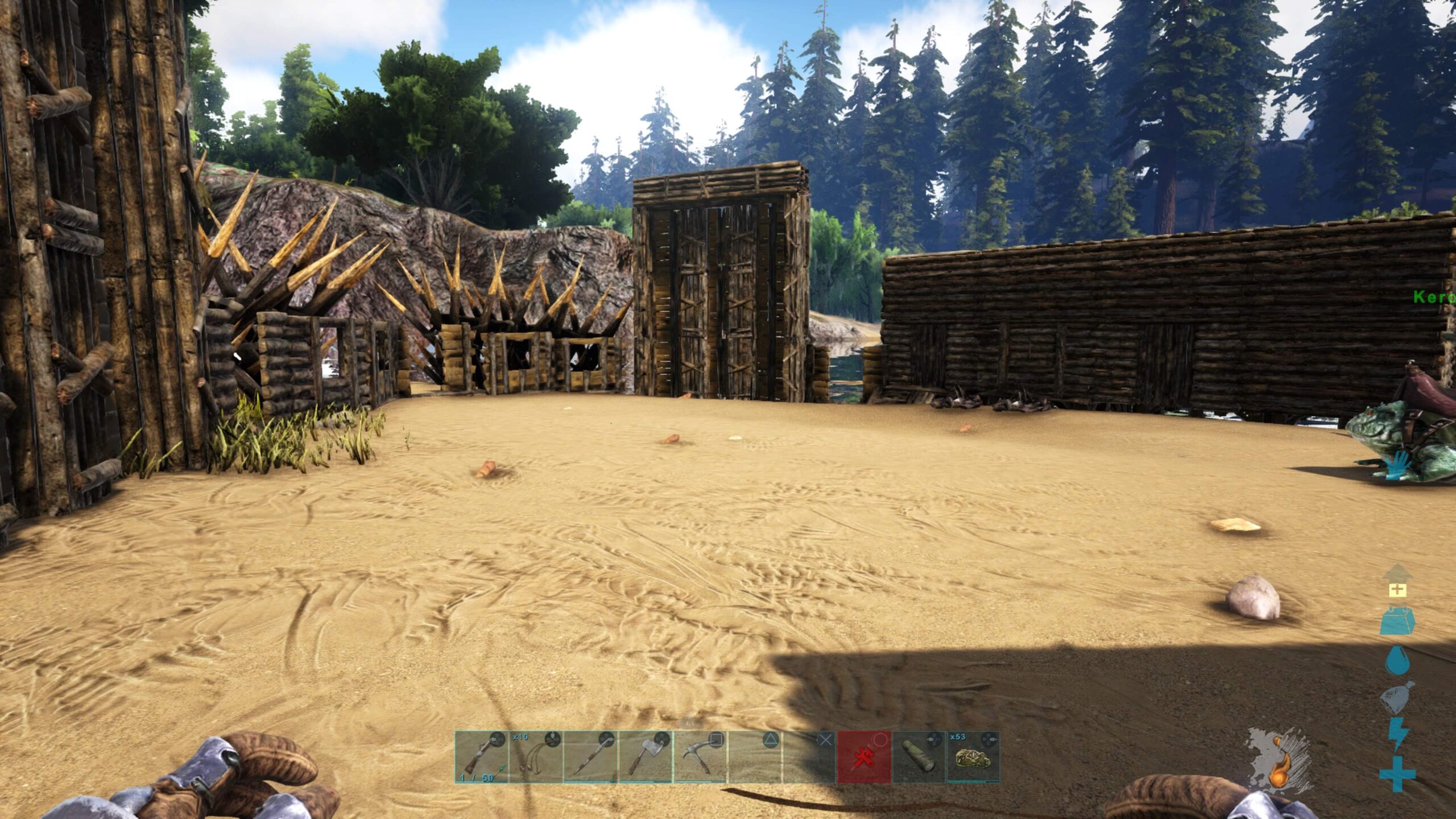1456x819 pixels.
Task: Equip the metal hatchet slot
Action: (x=645, y=757)
